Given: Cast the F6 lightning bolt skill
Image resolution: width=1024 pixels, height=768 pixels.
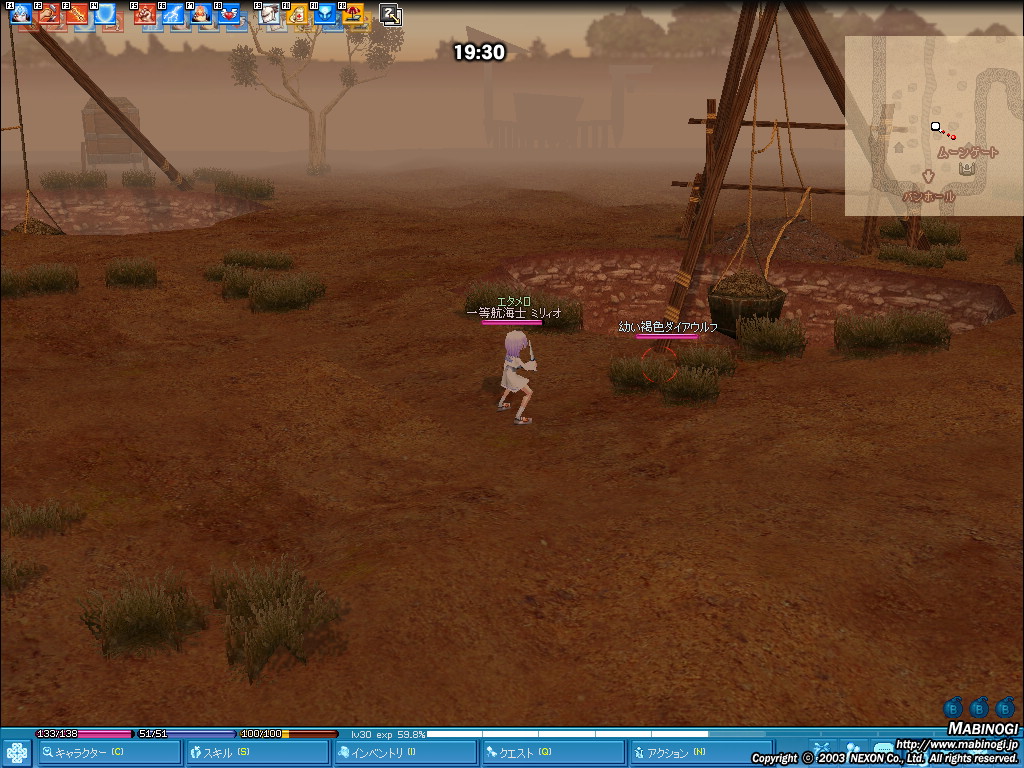Looking at the screenshot, I should (x=173, y=14).
